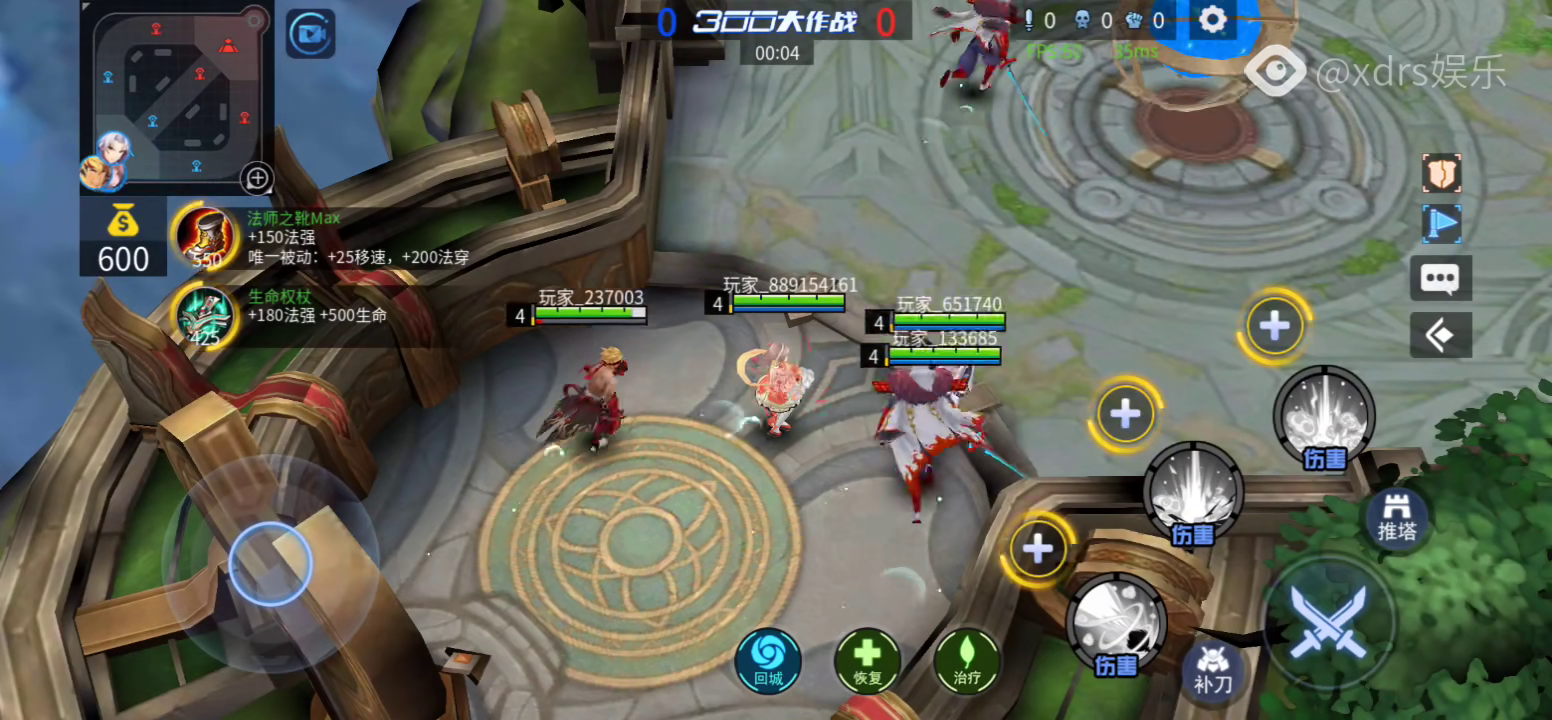Send the broken shield signal

pos(1441,174)
